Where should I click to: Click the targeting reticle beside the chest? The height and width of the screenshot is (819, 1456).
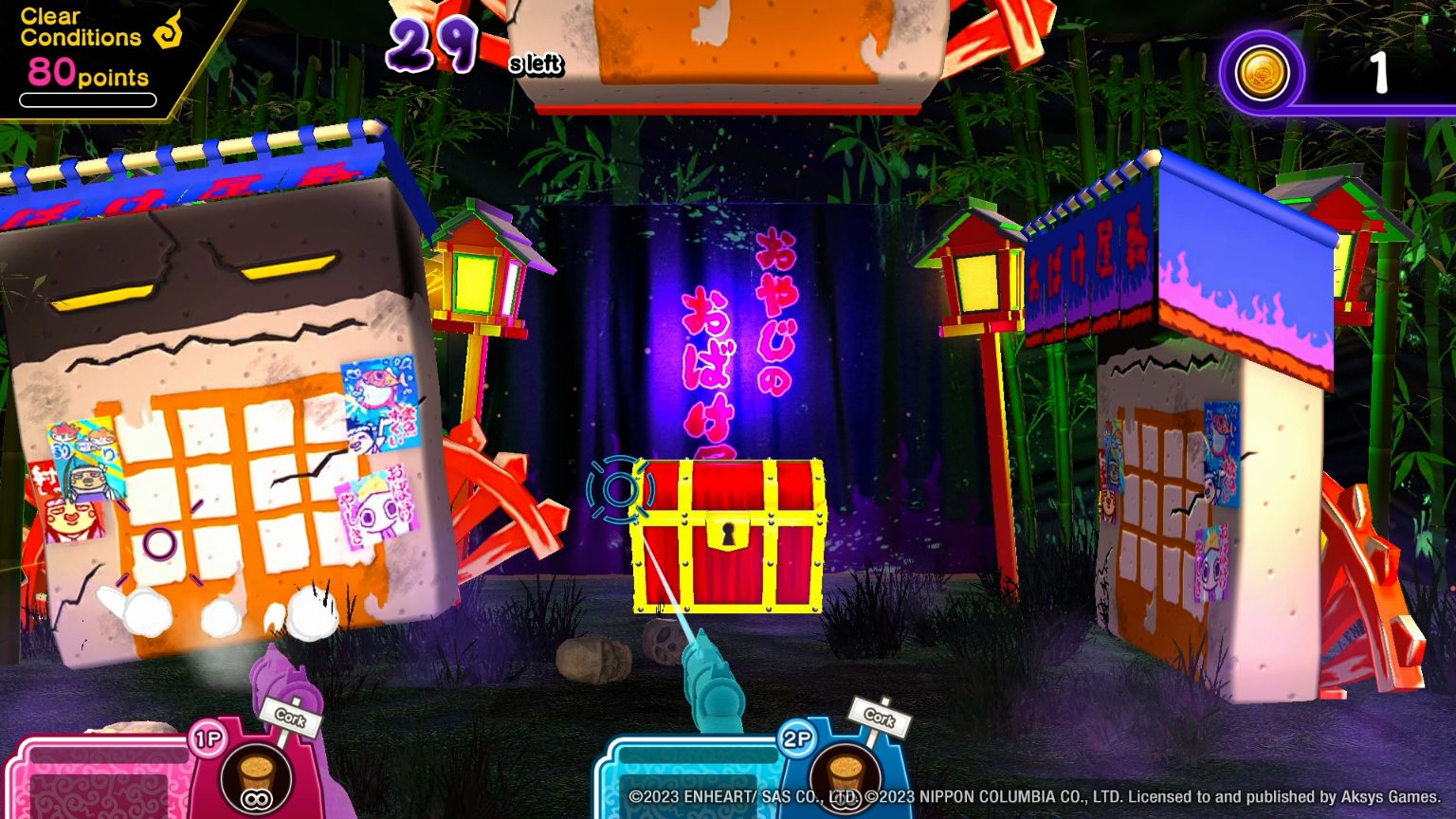coord(621,490)
